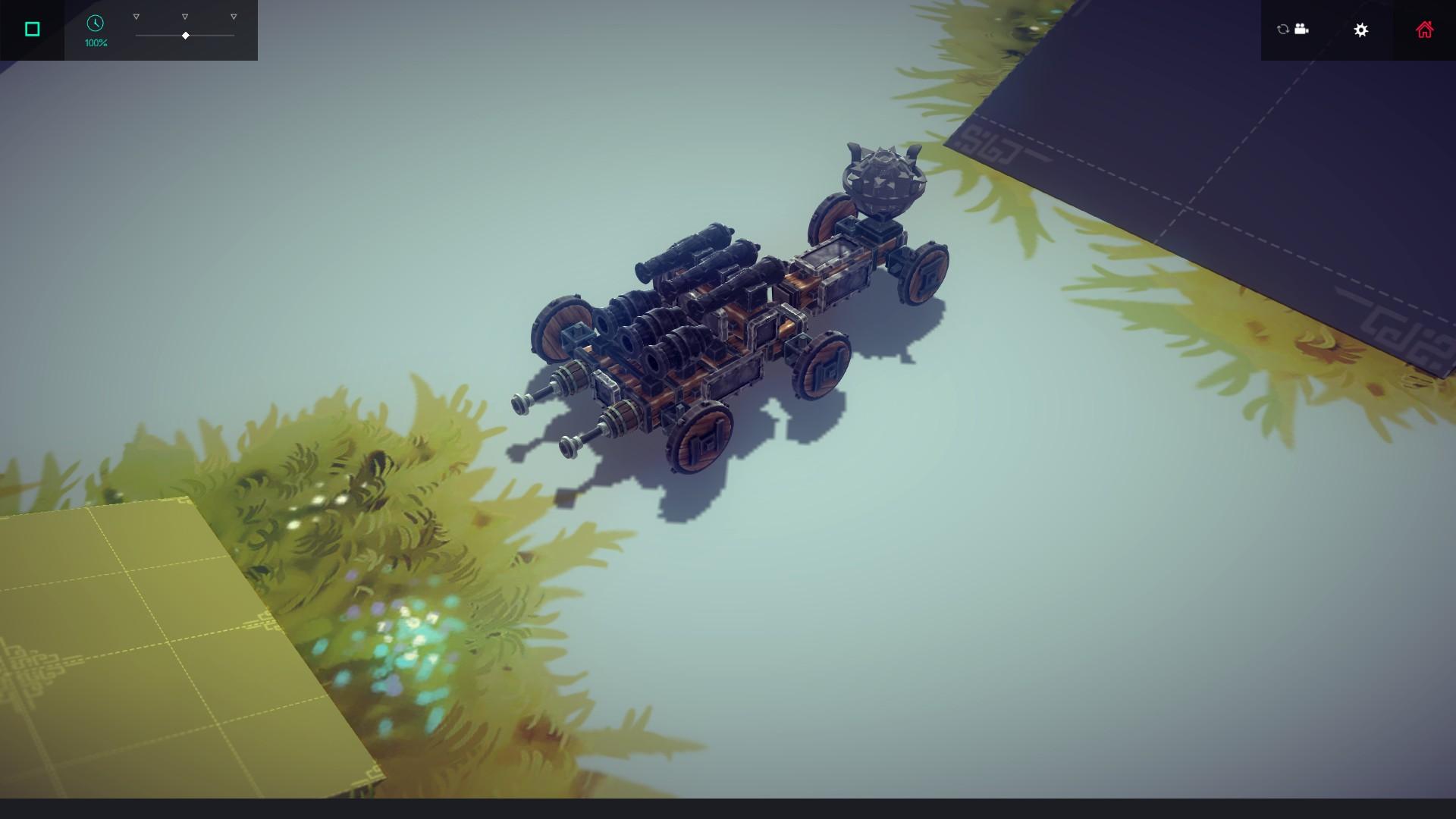Open the settings gear icon

click(x=1361, y=30)
